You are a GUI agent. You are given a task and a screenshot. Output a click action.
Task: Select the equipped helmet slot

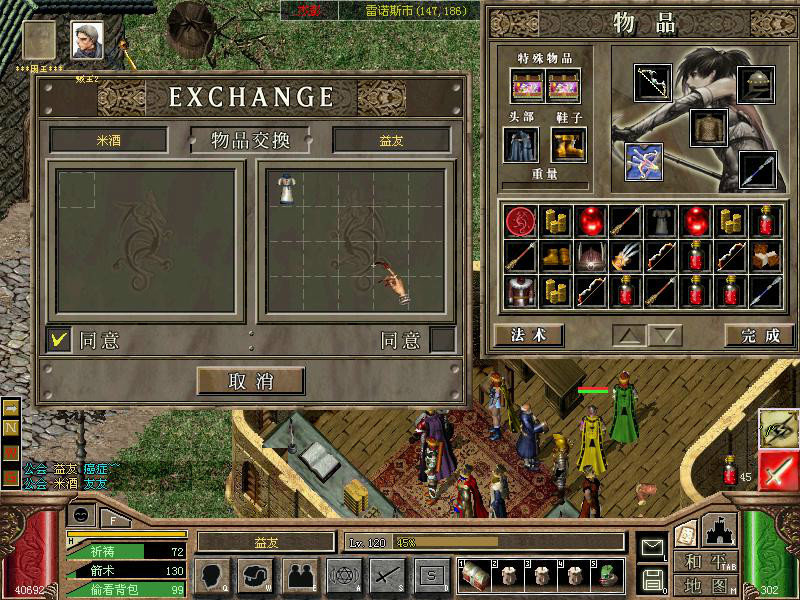coord(756,84)
